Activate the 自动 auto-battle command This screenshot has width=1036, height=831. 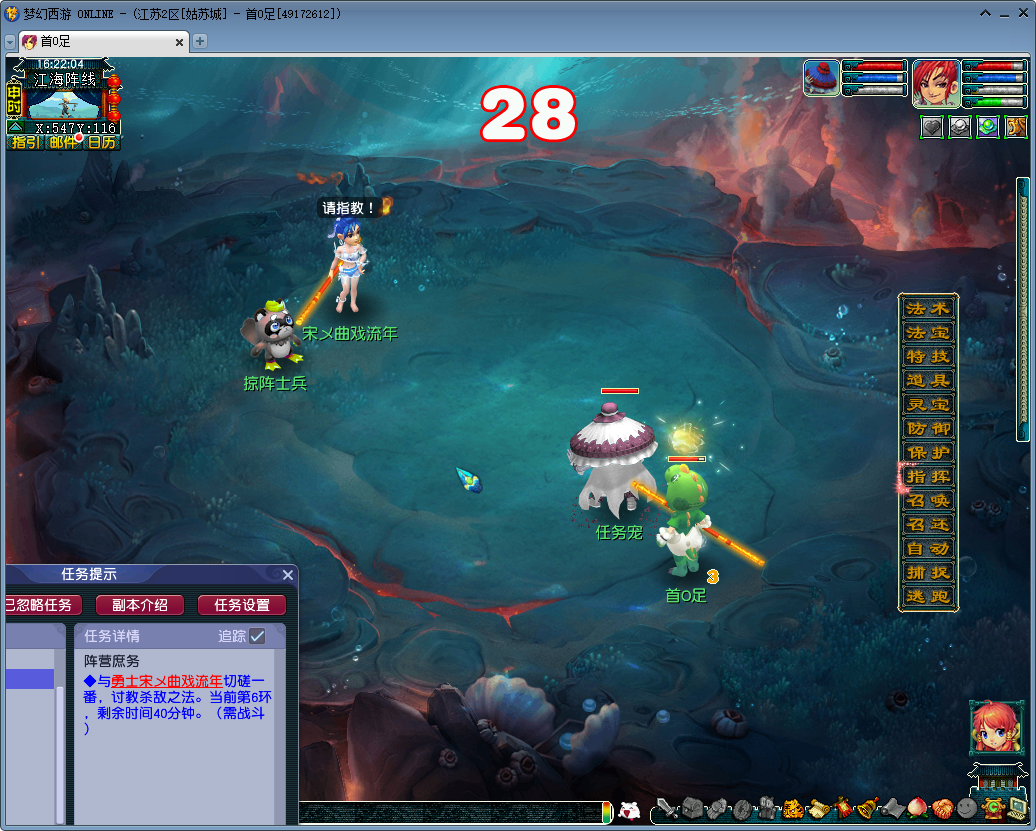pyautogui.click(x=928, y=548)
